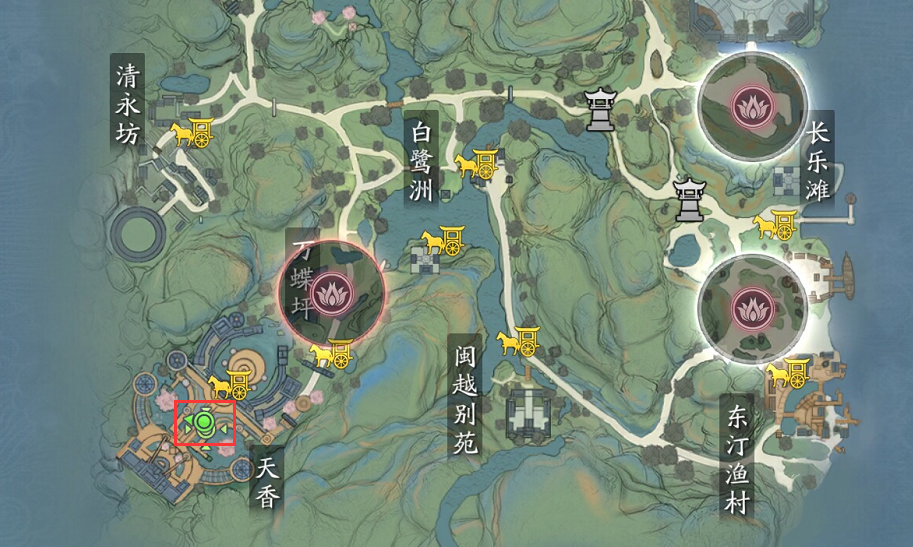Select the pavilion marker northeast of 白鹭洲
Viewport: 913px width, 547px height.
600,109
